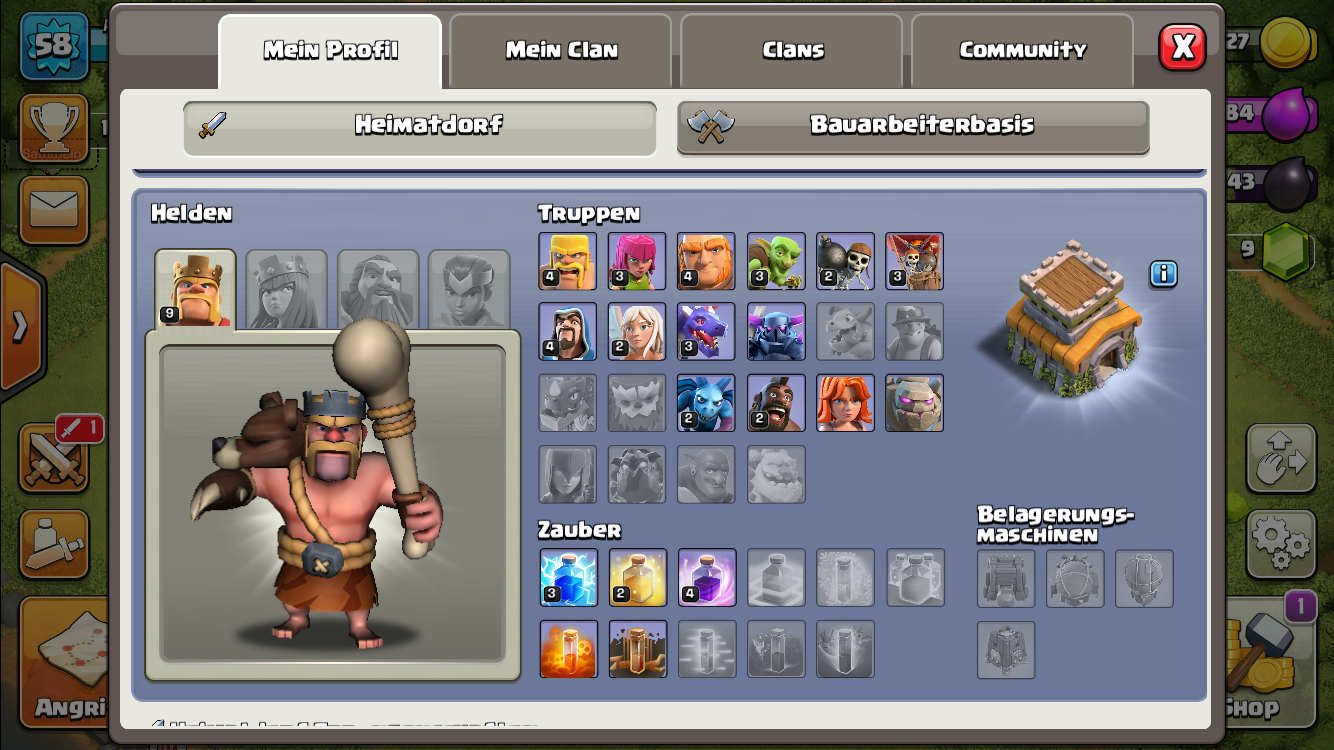Select the Barbarian King hero portrait

point(196,289)
